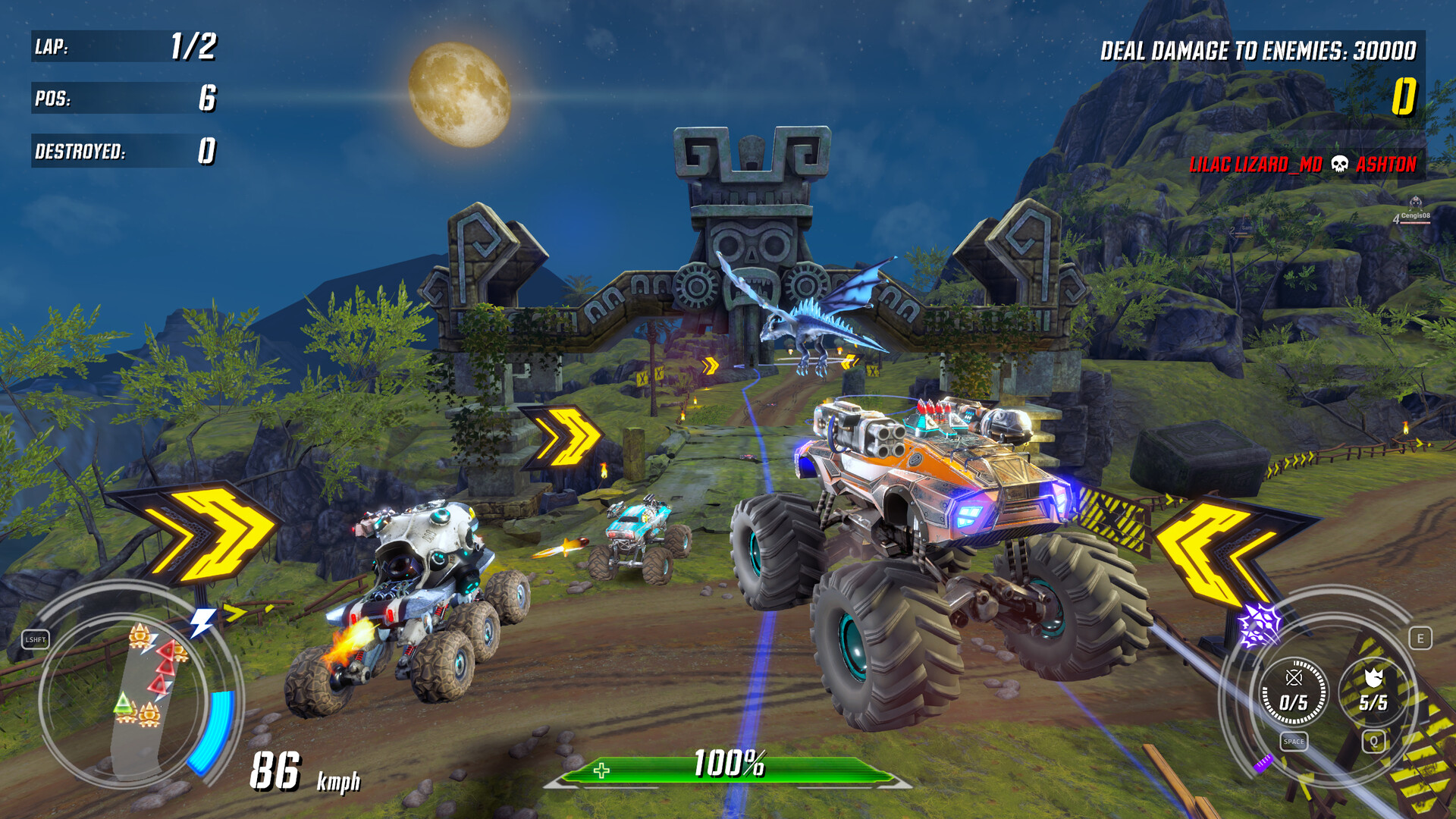The image size is (1456, 819).
Task: Open the DEAL DAMAGE TO ENEMIES objective
Action: tap(1259, 50)
